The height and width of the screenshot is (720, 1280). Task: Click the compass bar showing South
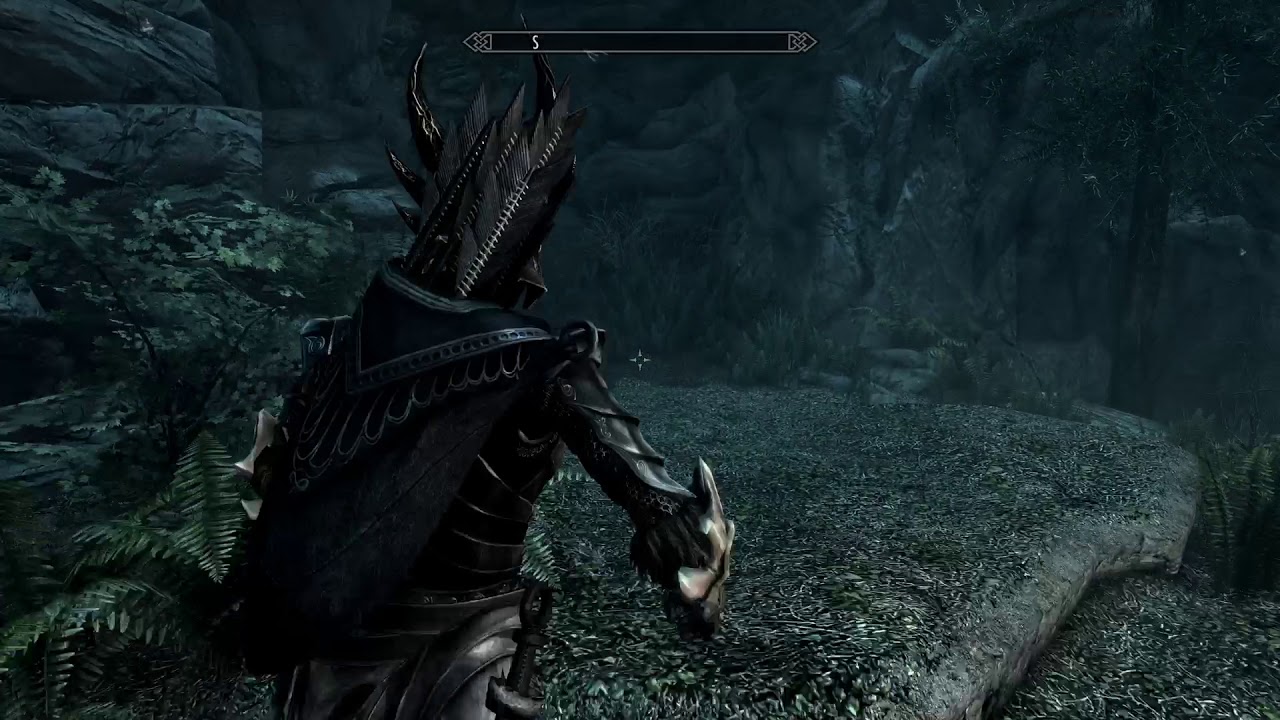click(640, 42)
